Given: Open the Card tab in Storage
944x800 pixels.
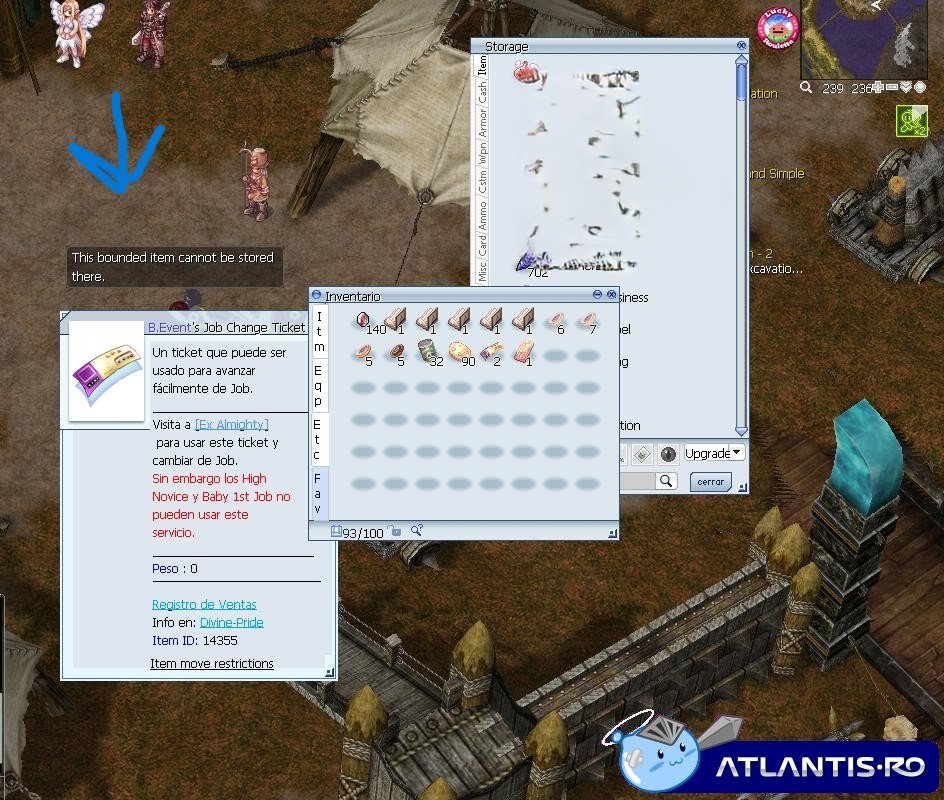Looking at the screenshot, I should point(483,244).
